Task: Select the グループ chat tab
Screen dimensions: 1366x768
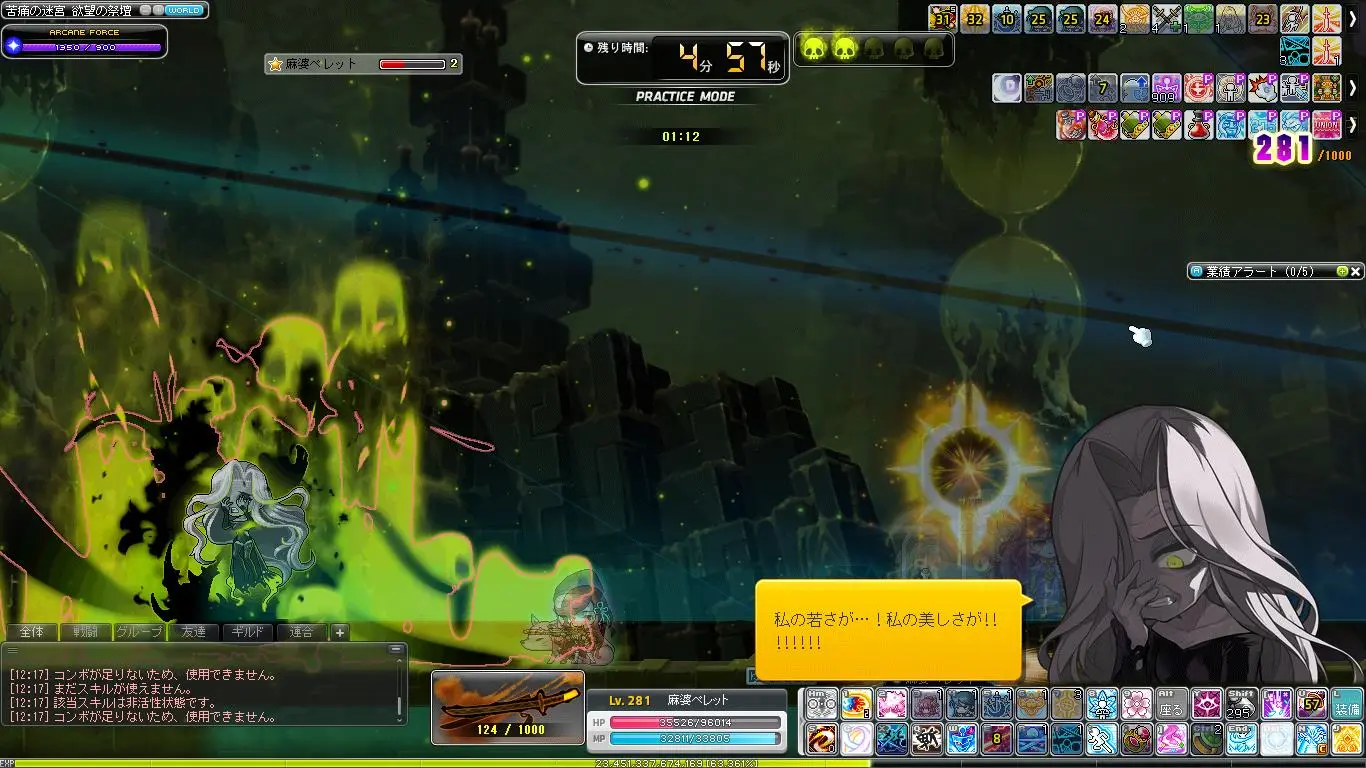Action: [139, 632]
